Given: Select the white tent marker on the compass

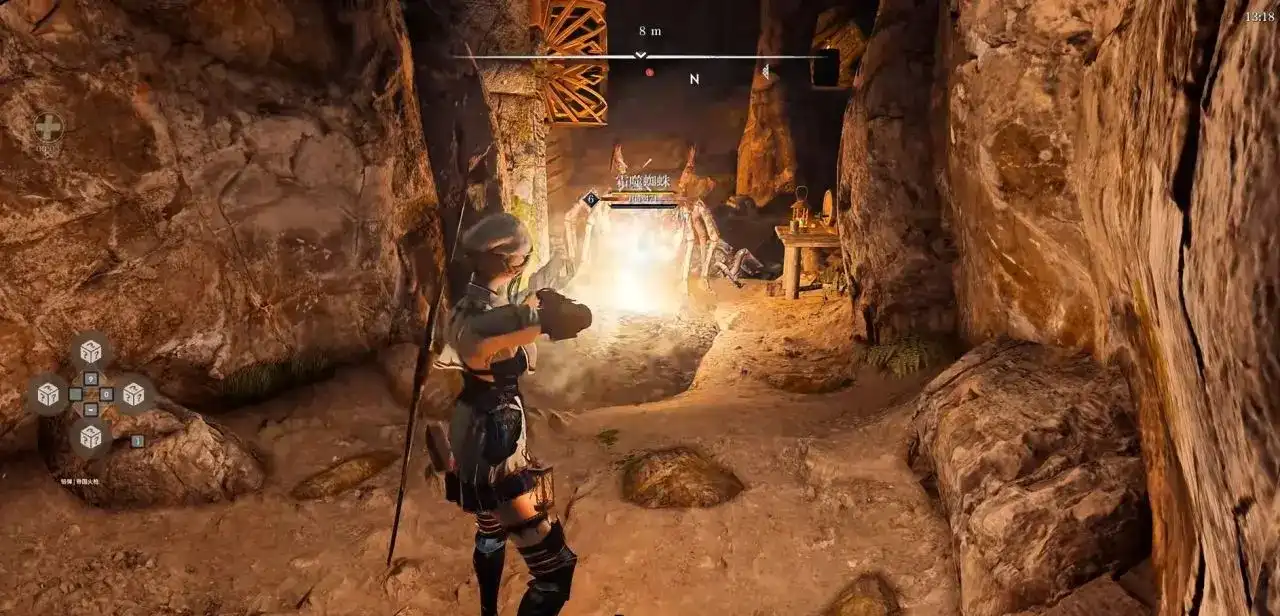Looking at the screenshot, I should coord(765,72).
